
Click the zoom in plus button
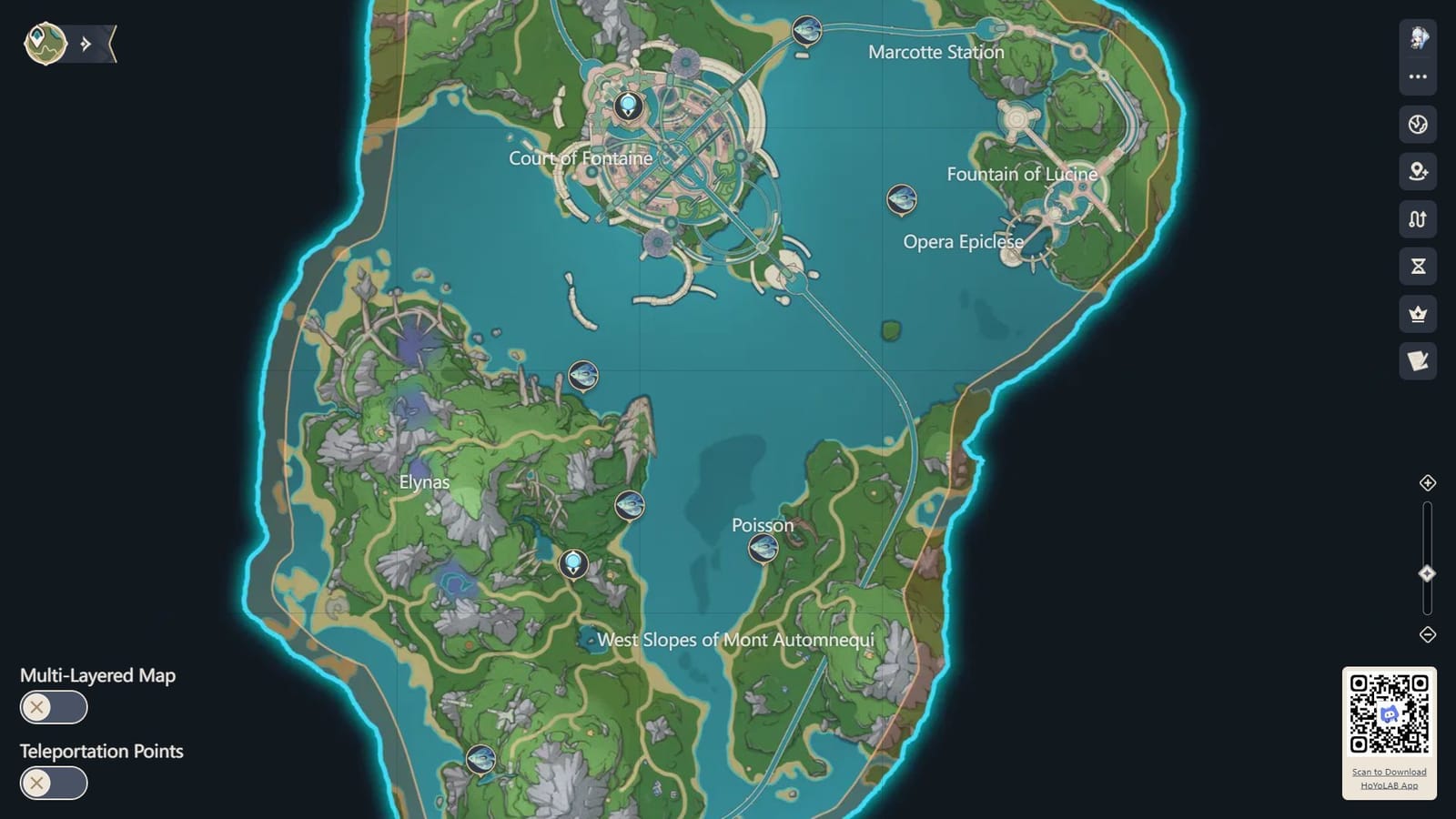tap(1427, 484)
